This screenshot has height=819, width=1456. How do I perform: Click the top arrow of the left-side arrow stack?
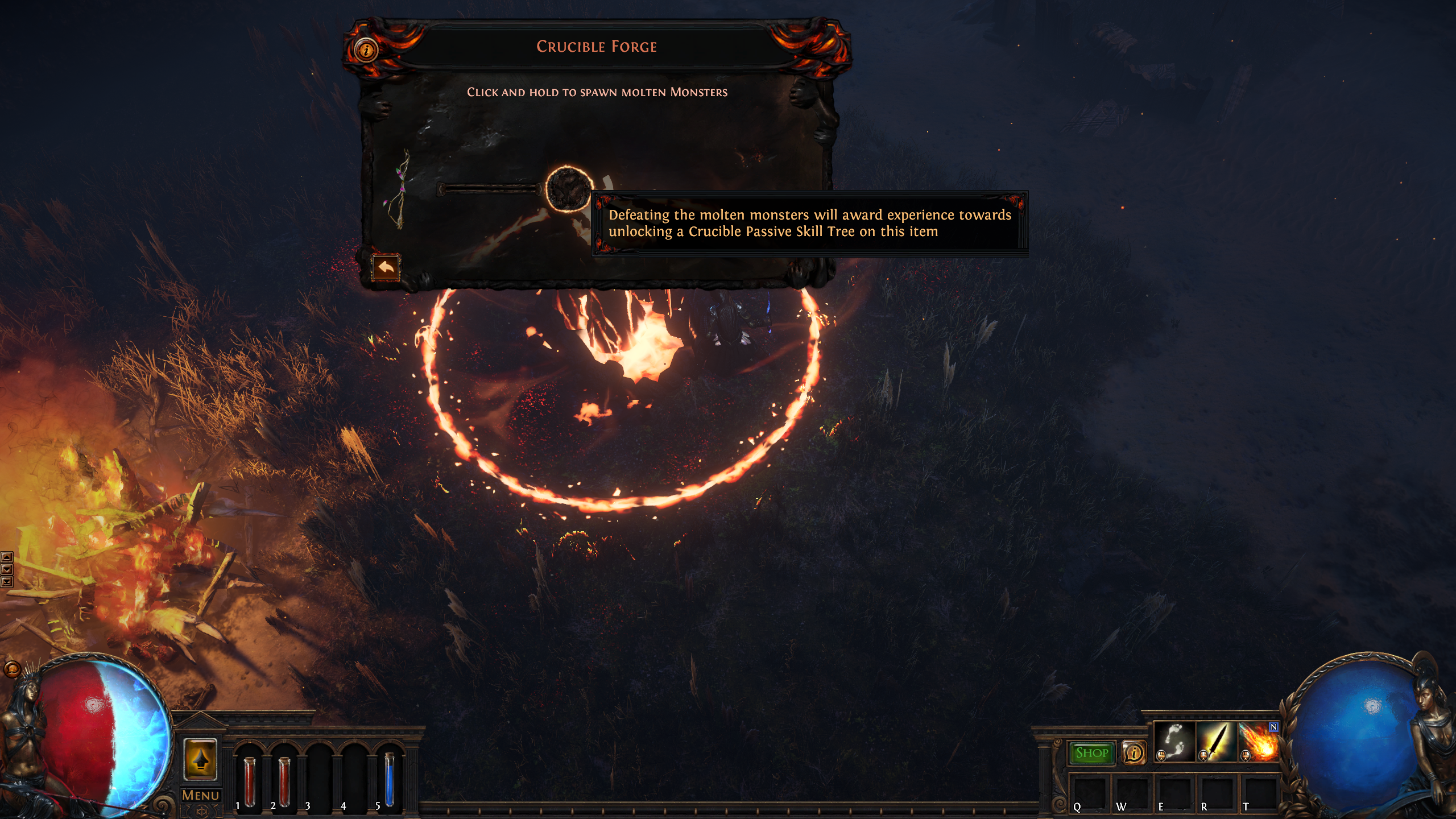click(7, 556)
